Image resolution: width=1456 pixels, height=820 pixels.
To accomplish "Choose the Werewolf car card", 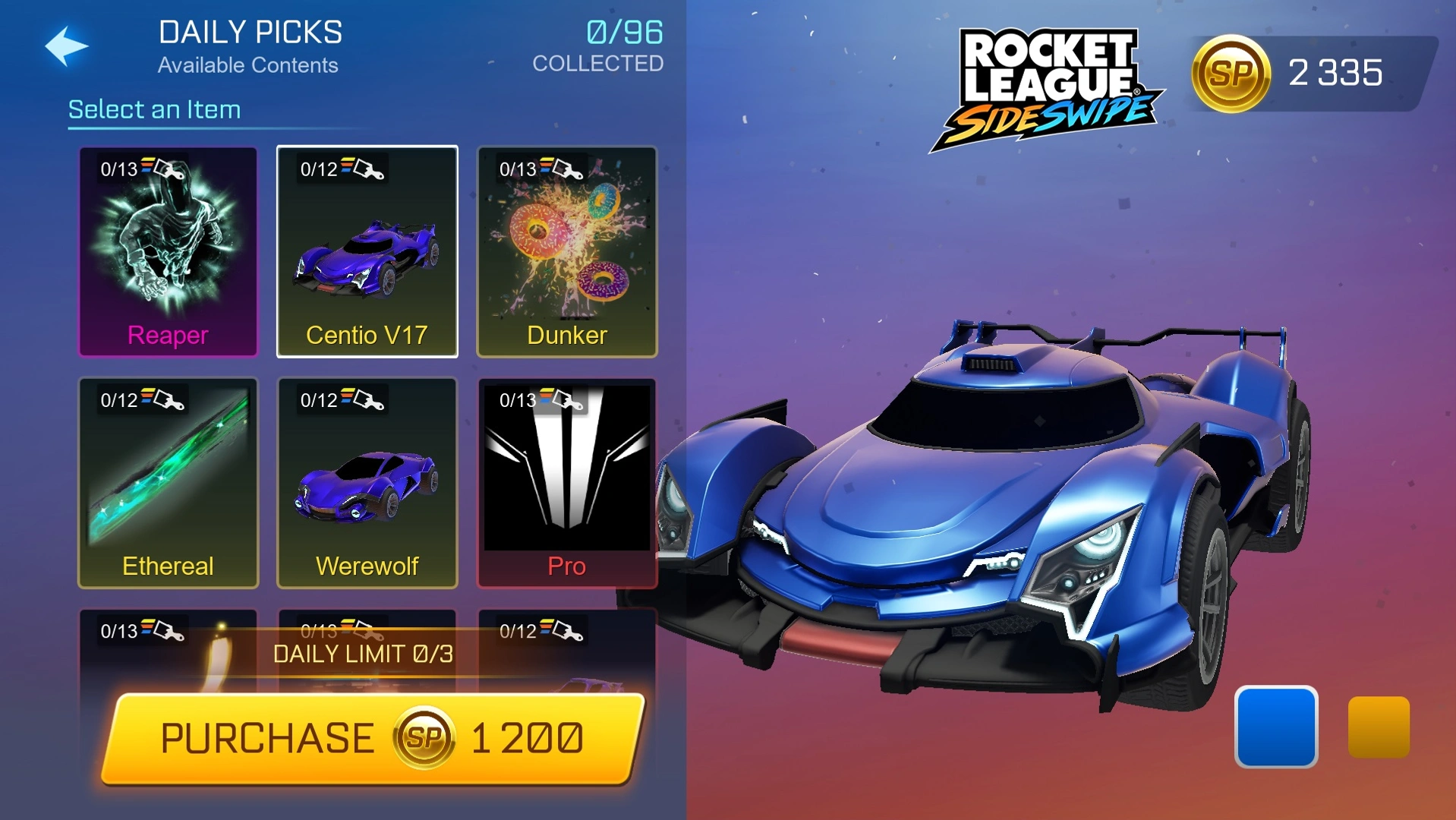I will click(x=367, y=483).
